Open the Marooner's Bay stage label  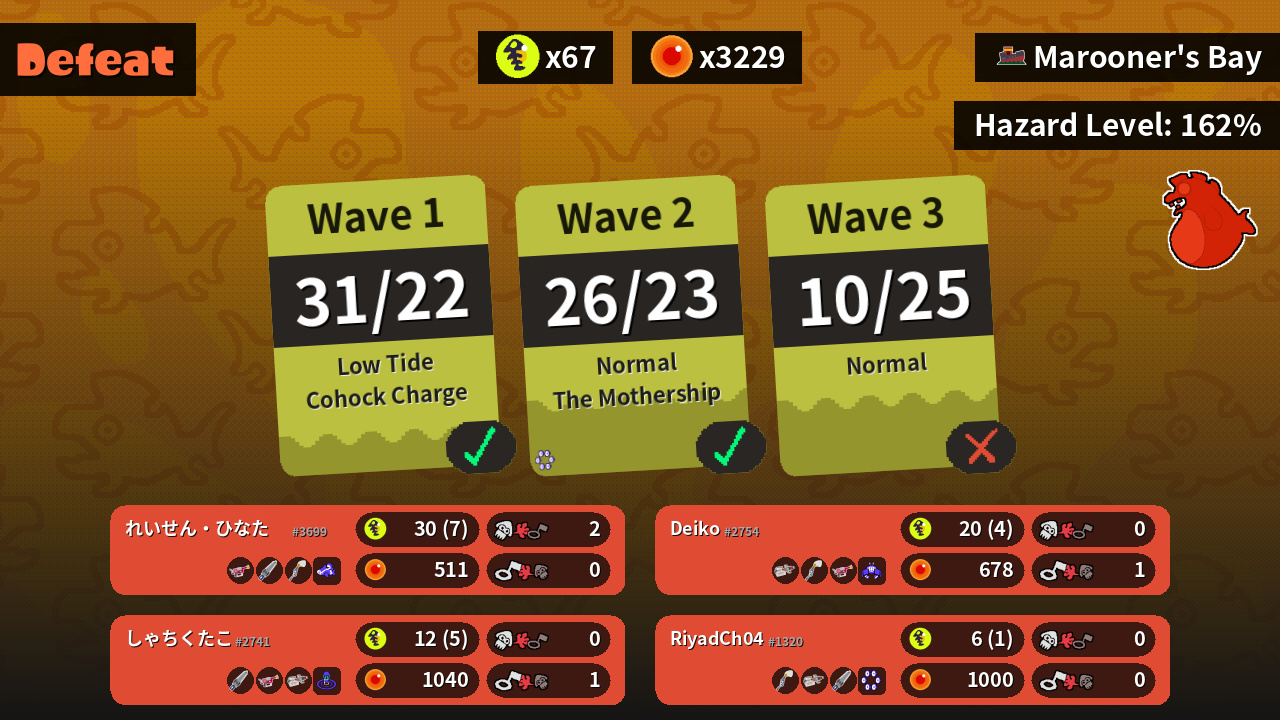[1128, 57]
